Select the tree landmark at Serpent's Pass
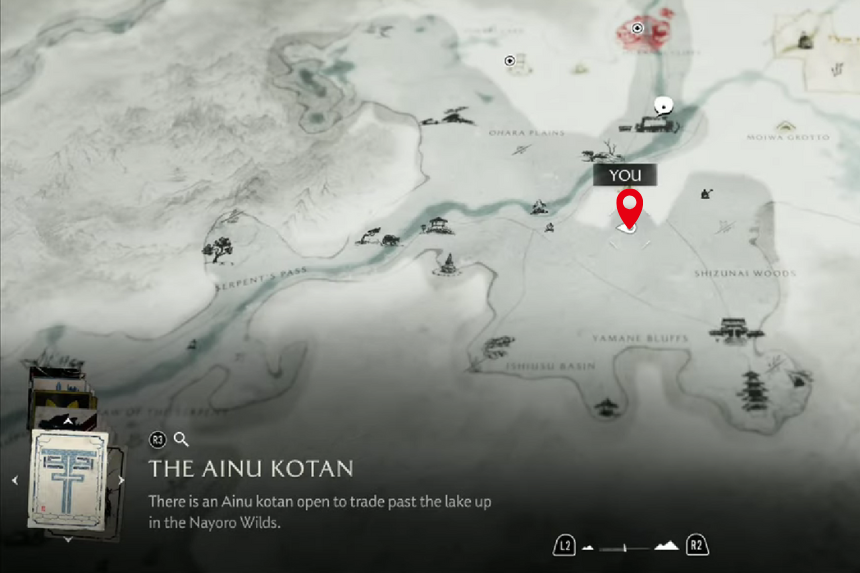The image size is (860, 573). pyautogui.click(x=217, y=249)
